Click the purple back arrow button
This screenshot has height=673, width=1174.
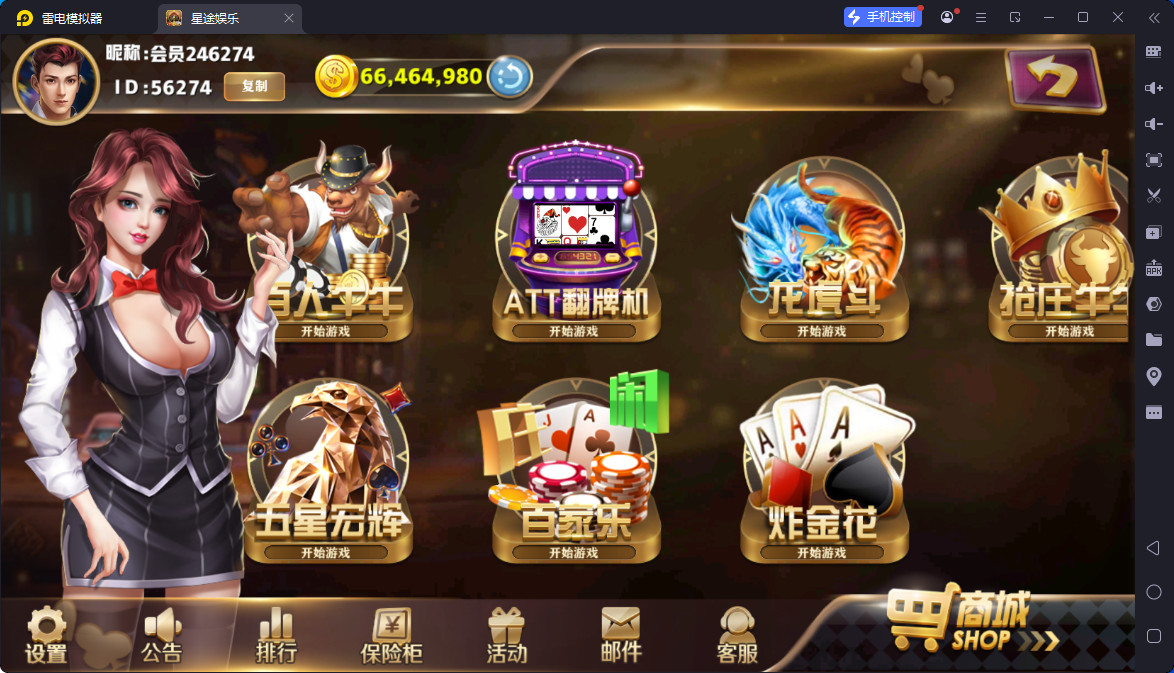[x=1055, y=78]
